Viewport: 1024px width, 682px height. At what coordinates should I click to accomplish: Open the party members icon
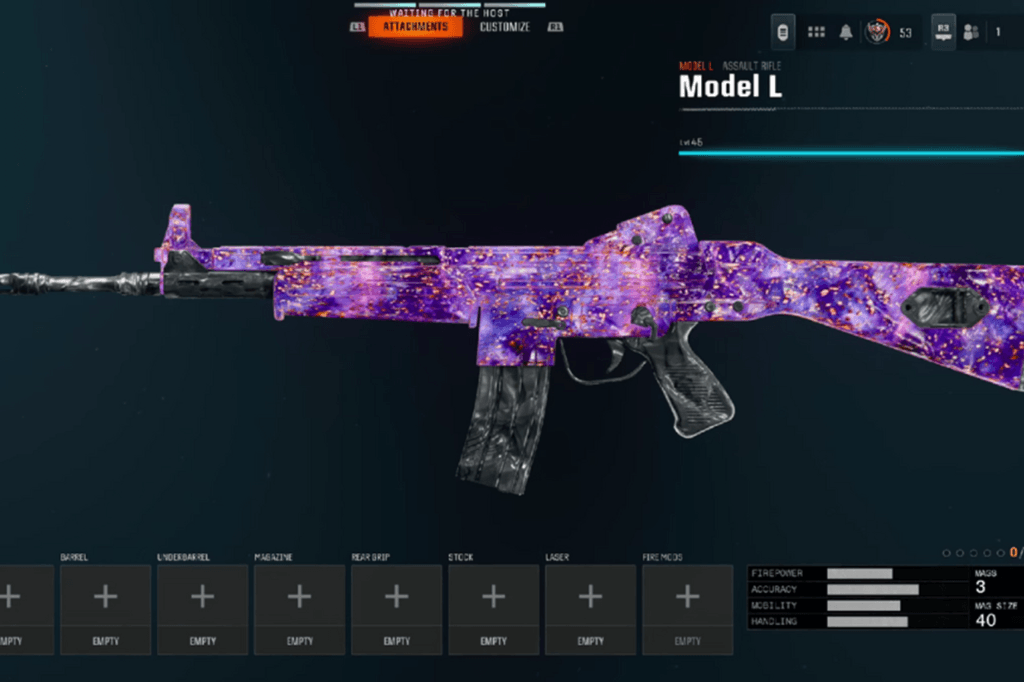coord(971,32)
